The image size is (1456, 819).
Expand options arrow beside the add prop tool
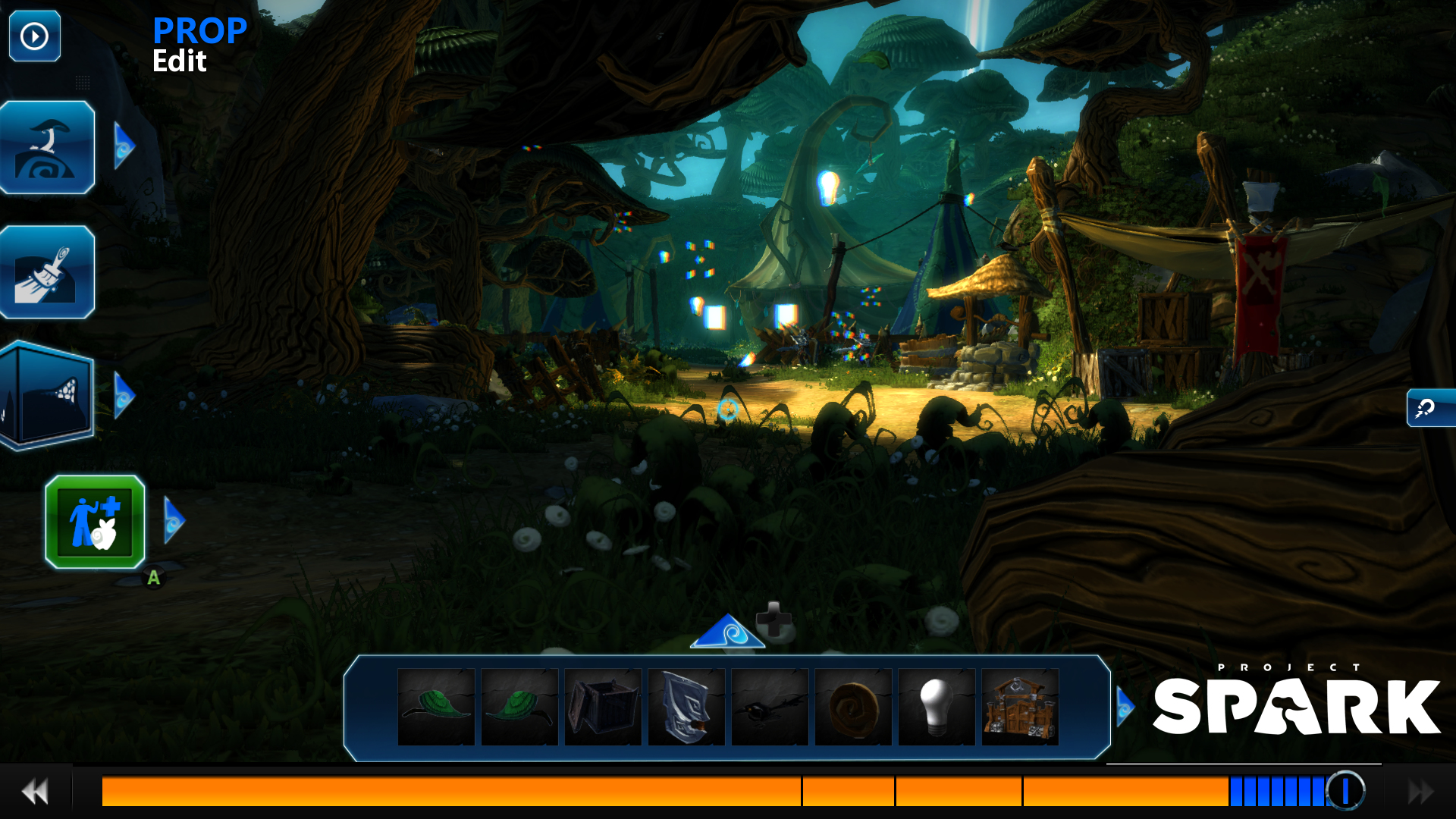(x=174, y=521)
